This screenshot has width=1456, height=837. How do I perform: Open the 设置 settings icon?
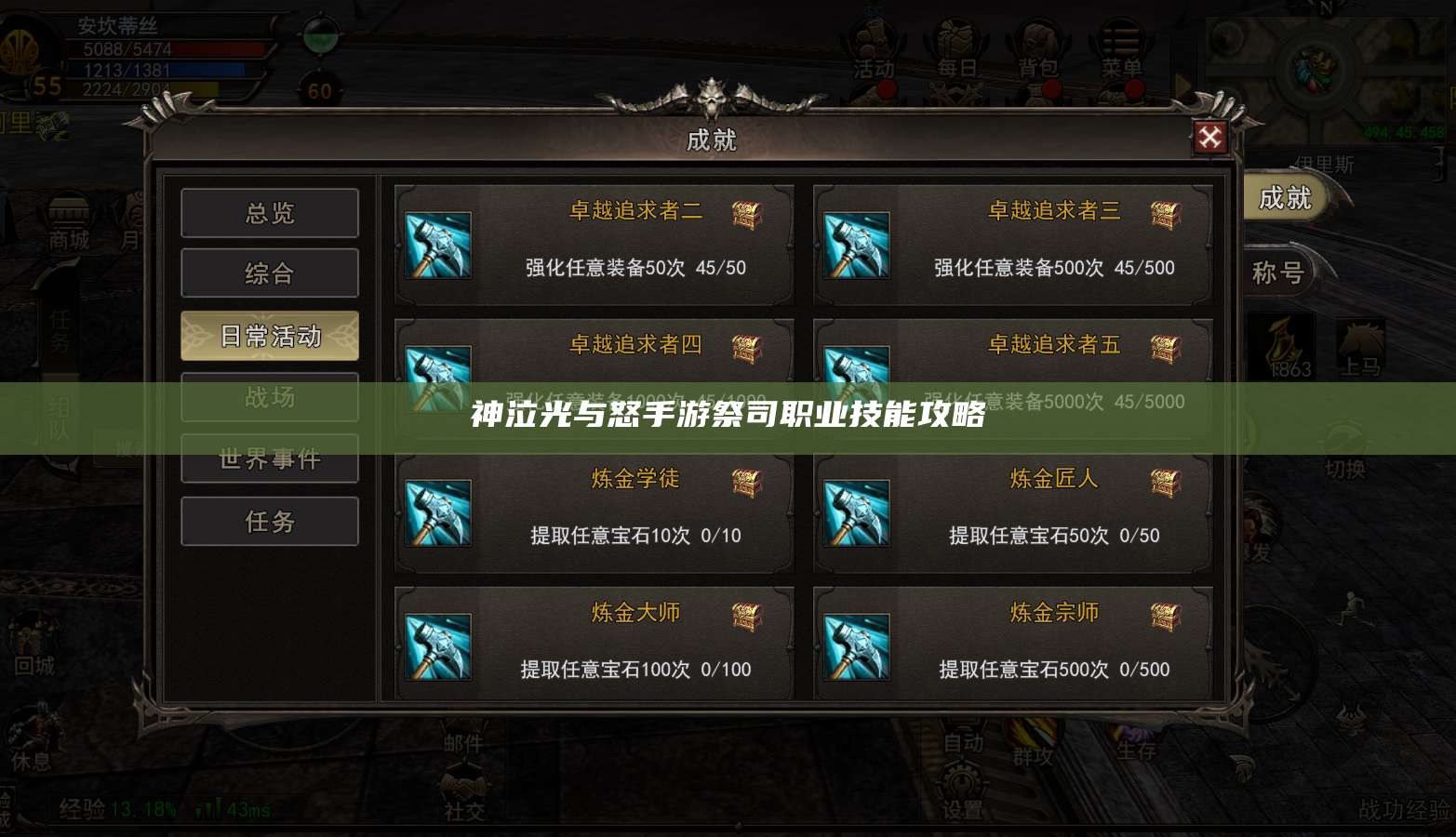pos(963,807)
